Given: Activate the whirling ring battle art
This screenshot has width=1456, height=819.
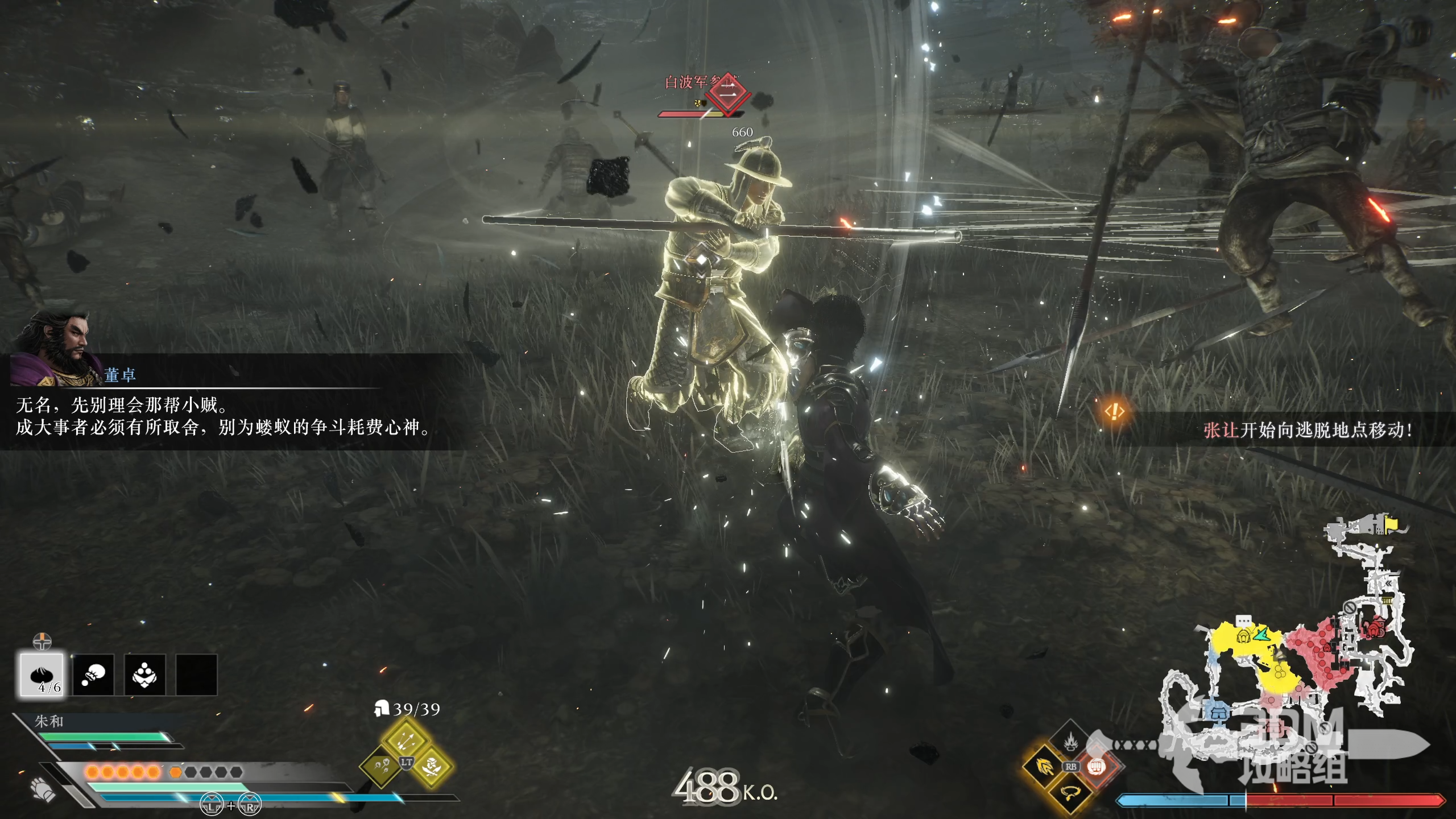Looking at the screenshot, I should (1070, 792).
